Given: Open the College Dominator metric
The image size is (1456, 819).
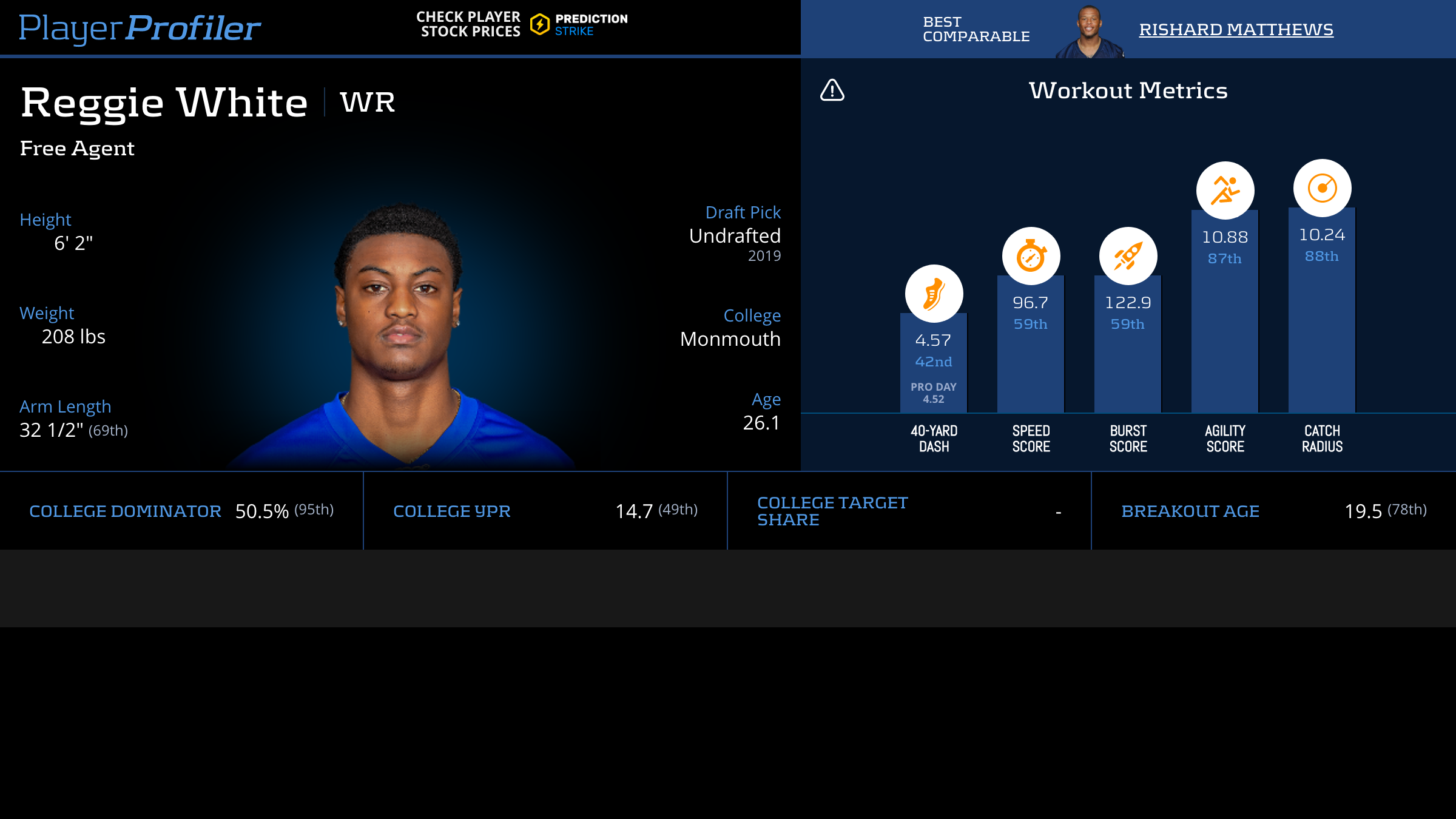Looking at the screenshot, I should (125, 511).
